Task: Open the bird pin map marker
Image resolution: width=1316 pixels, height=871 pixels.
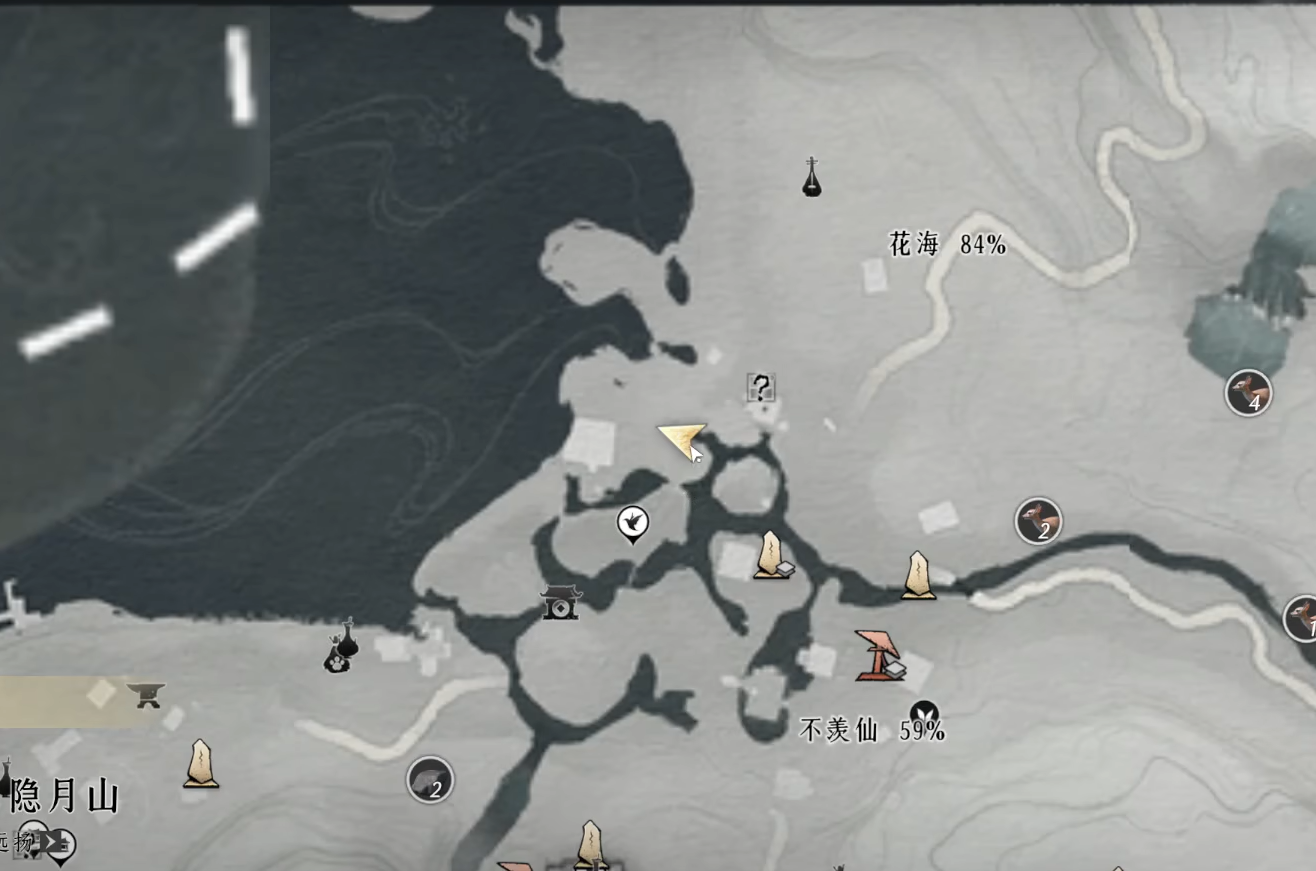Action: tap(632, 522)
